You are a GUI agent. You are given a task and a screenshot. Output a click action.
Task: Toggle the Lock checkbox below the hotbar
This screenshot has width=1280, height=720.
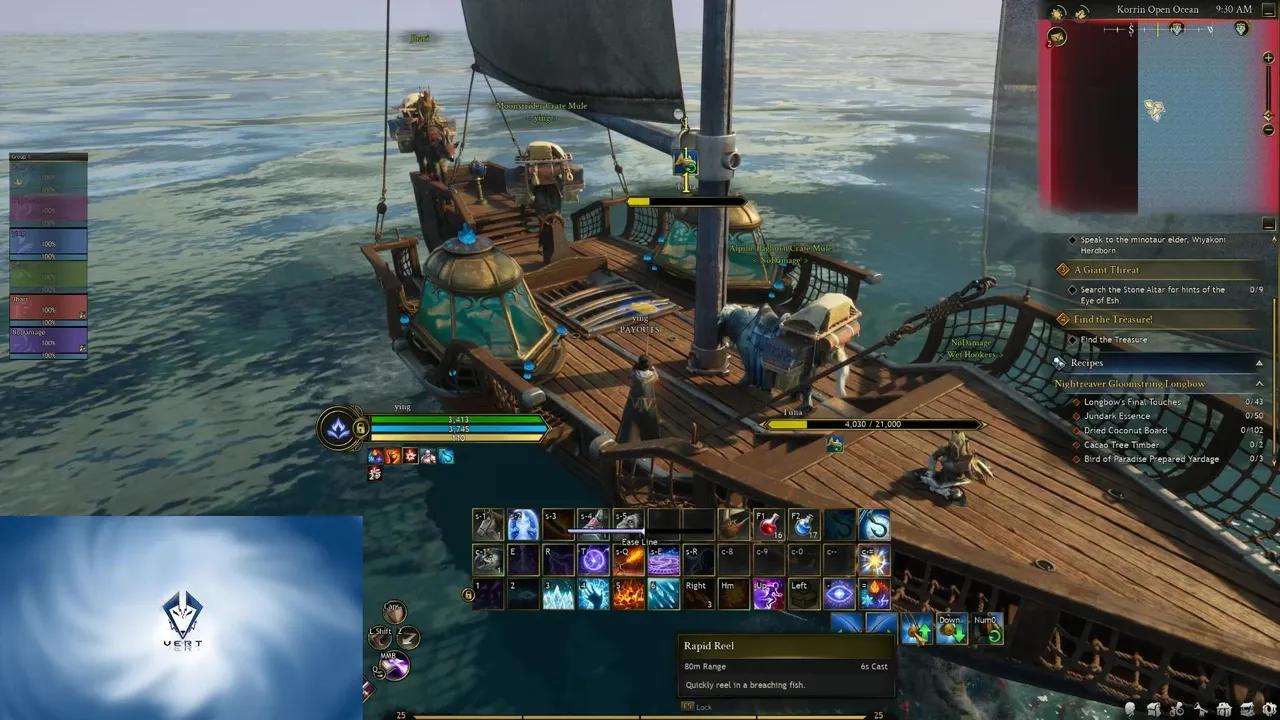(689, 706)
